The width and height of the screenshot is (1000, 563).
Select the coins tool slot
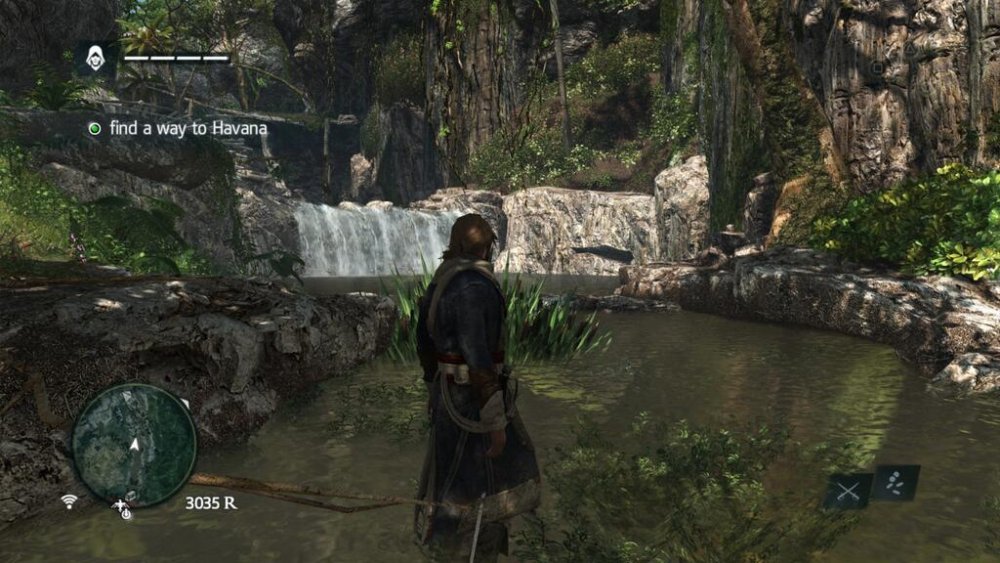pyautogui.click(x=895, y=482)
